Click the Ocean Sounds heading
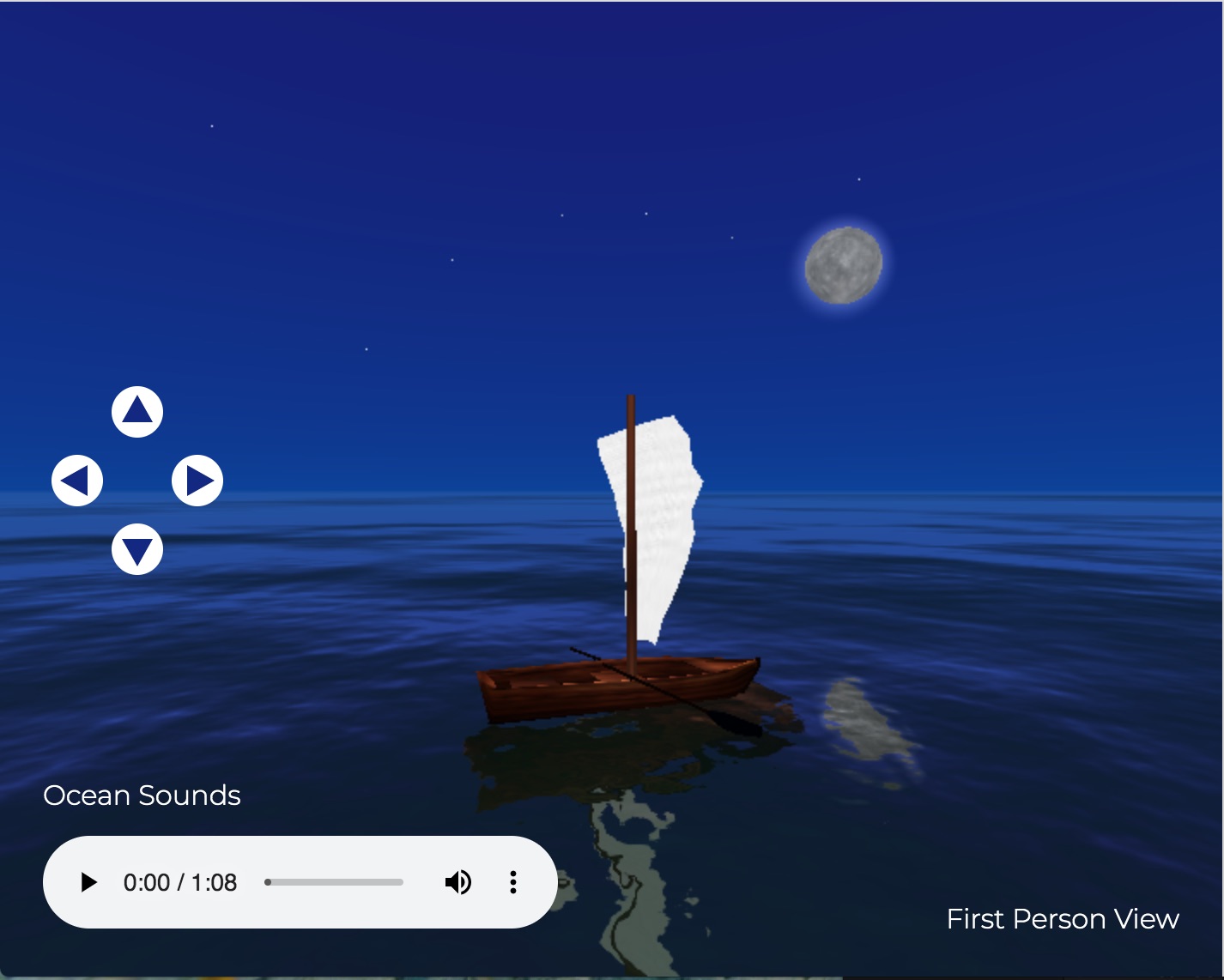Viewport: 1224px width, 980px height. [142, 795]
